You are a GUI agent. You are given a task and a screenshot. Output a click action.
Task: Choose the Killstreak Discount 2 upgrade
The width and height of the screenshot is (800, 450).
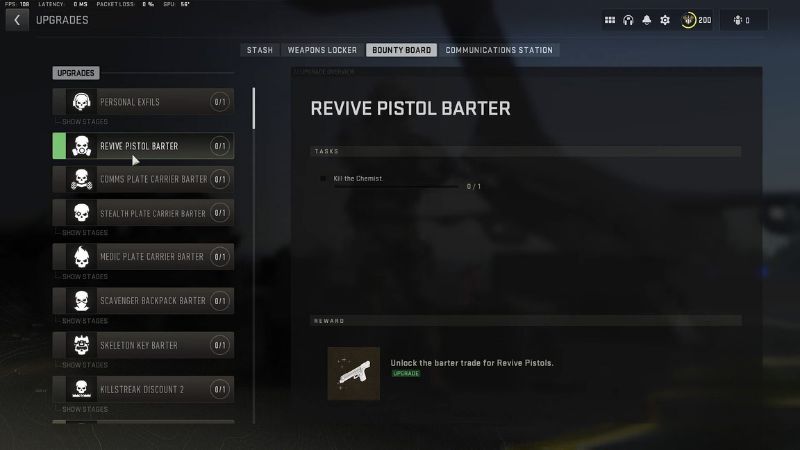[143, 388]
